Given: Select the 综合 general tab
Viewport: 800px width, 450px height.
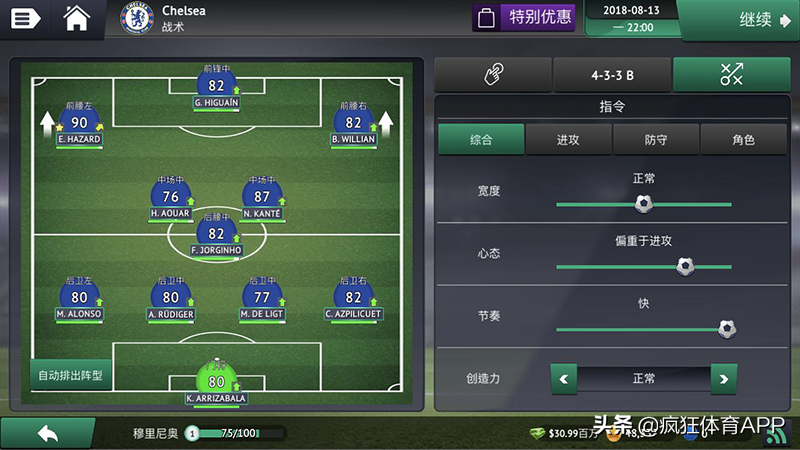Looking at the screenshot, I should click(x=481, y=140).
